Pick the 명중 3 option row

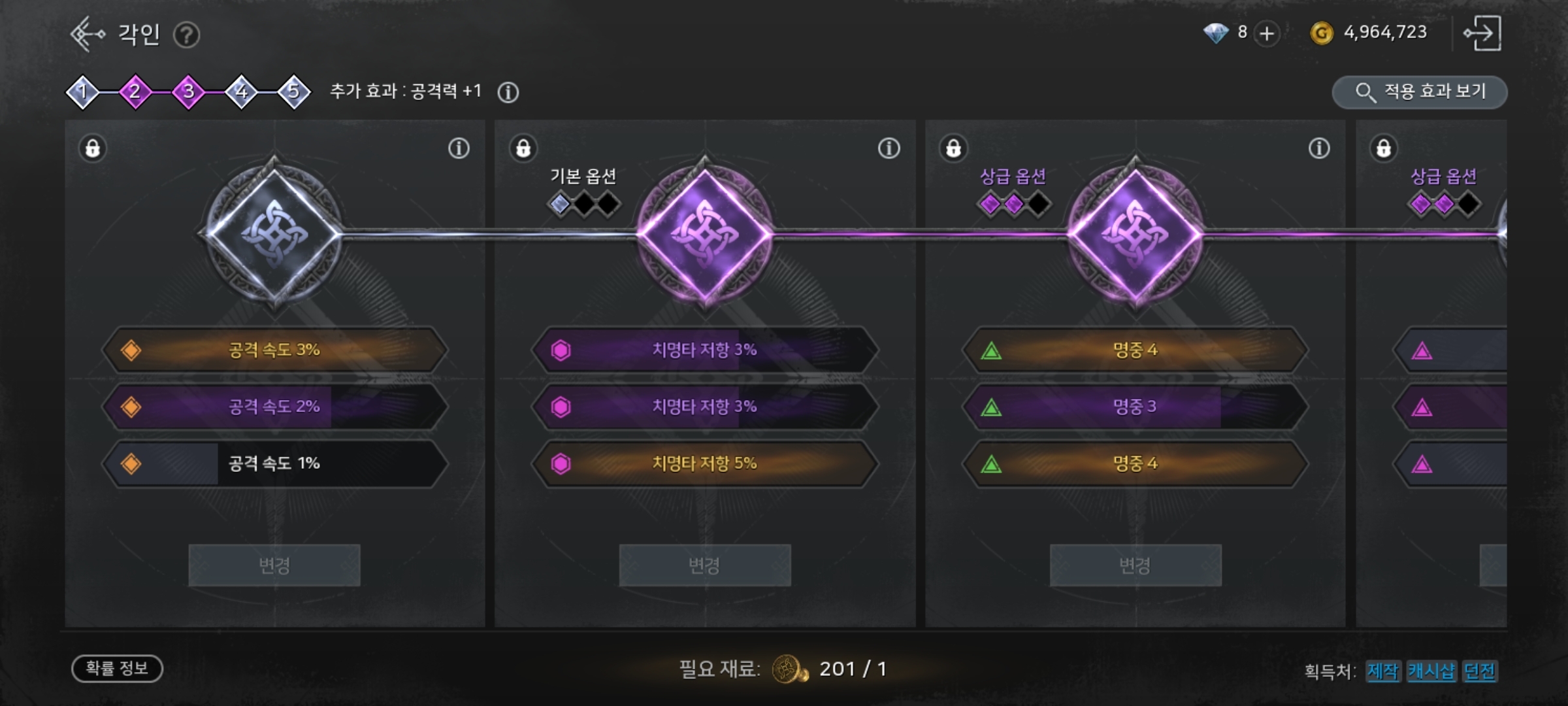pyautogui.click(x=1135, y=407)
